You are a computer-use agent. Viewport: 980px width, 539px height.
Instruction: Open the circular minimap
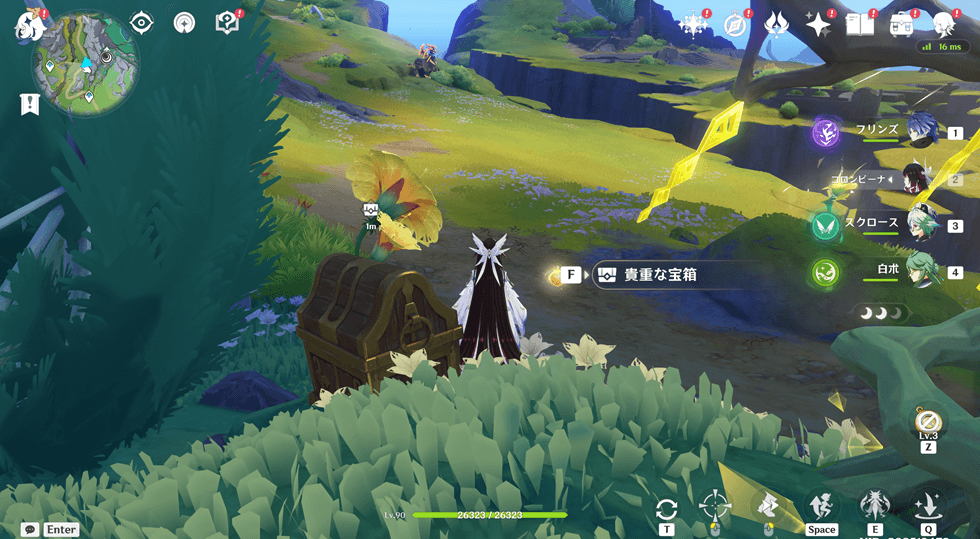85,64
